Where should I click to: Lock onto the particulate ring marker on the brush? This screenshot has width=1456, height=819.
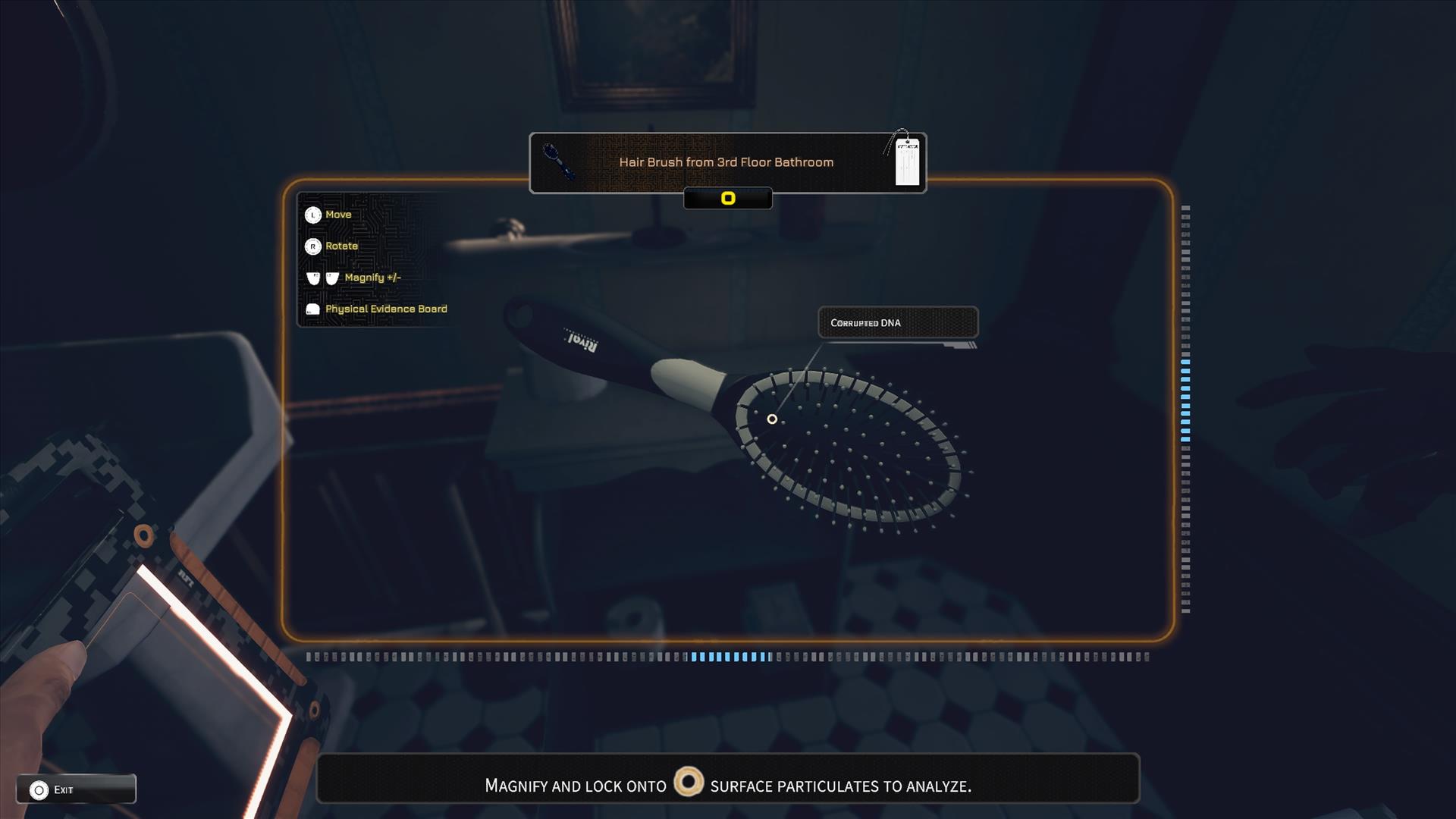pos(772,419)
